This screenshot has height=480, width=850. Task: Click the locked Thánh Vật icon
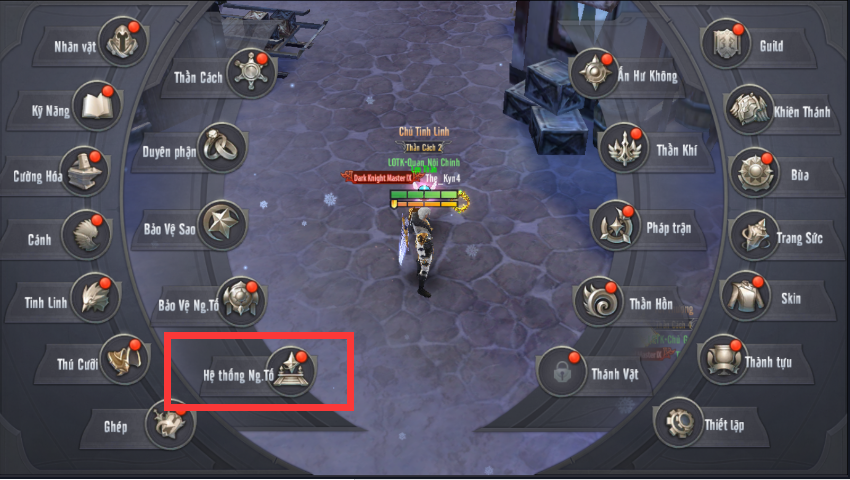click(x=562, y=373)
